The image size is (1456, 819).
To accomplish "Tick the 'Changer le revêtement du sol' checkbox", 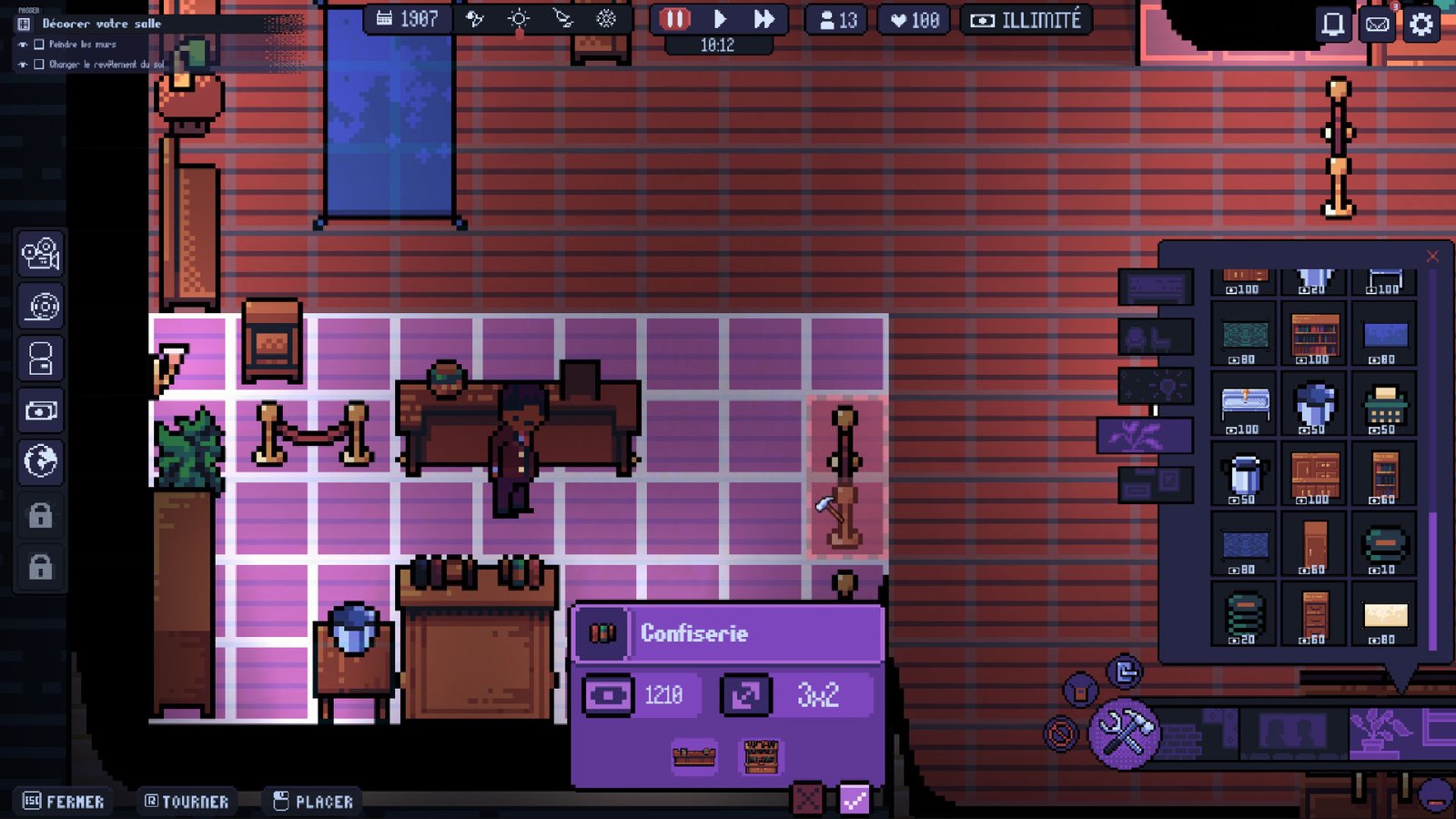I will (39, 65).
